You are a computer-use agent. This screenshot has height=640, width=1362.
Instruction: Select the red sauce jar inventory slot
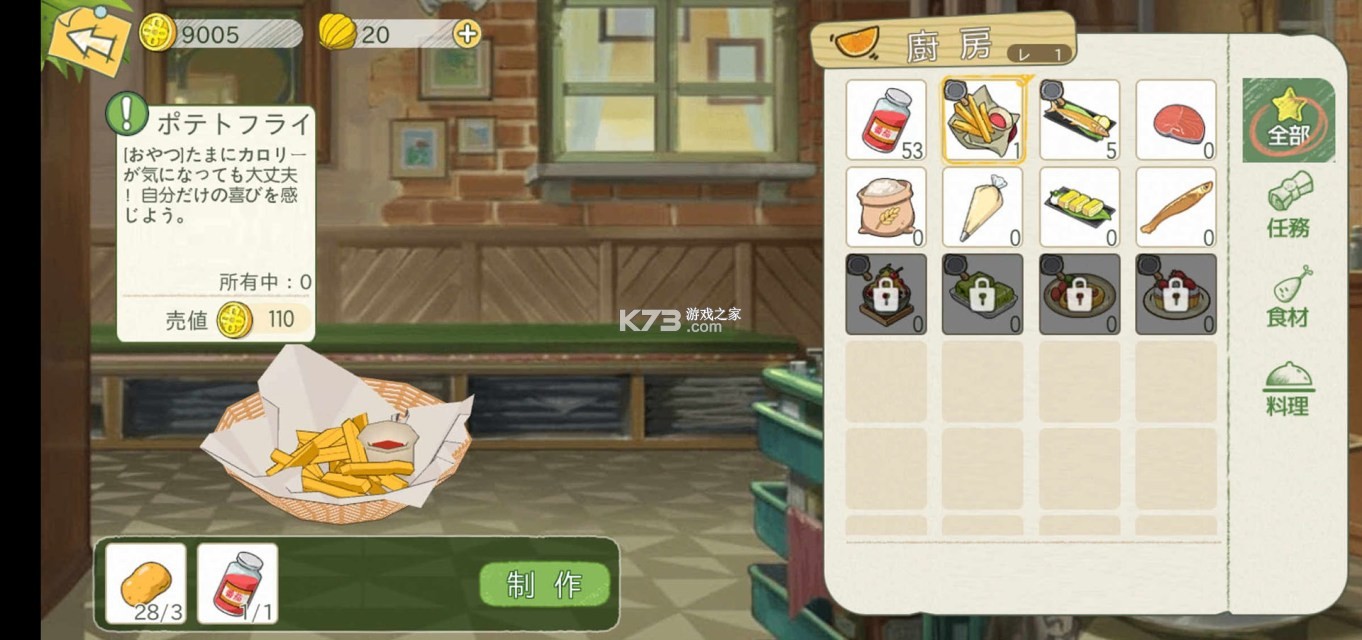886,121
